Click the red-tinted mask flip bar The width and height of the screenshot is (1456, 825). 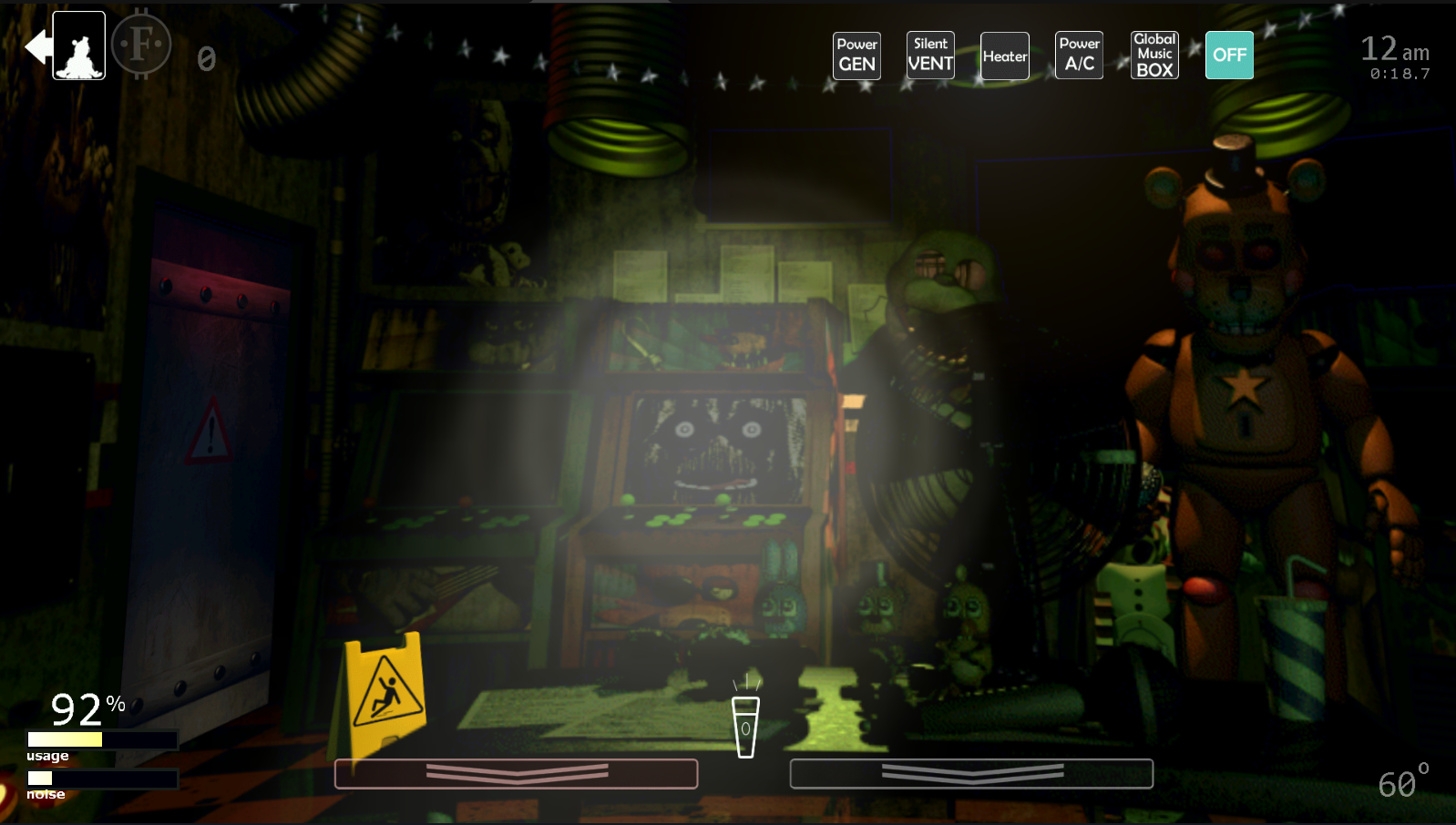click(516, 773)
